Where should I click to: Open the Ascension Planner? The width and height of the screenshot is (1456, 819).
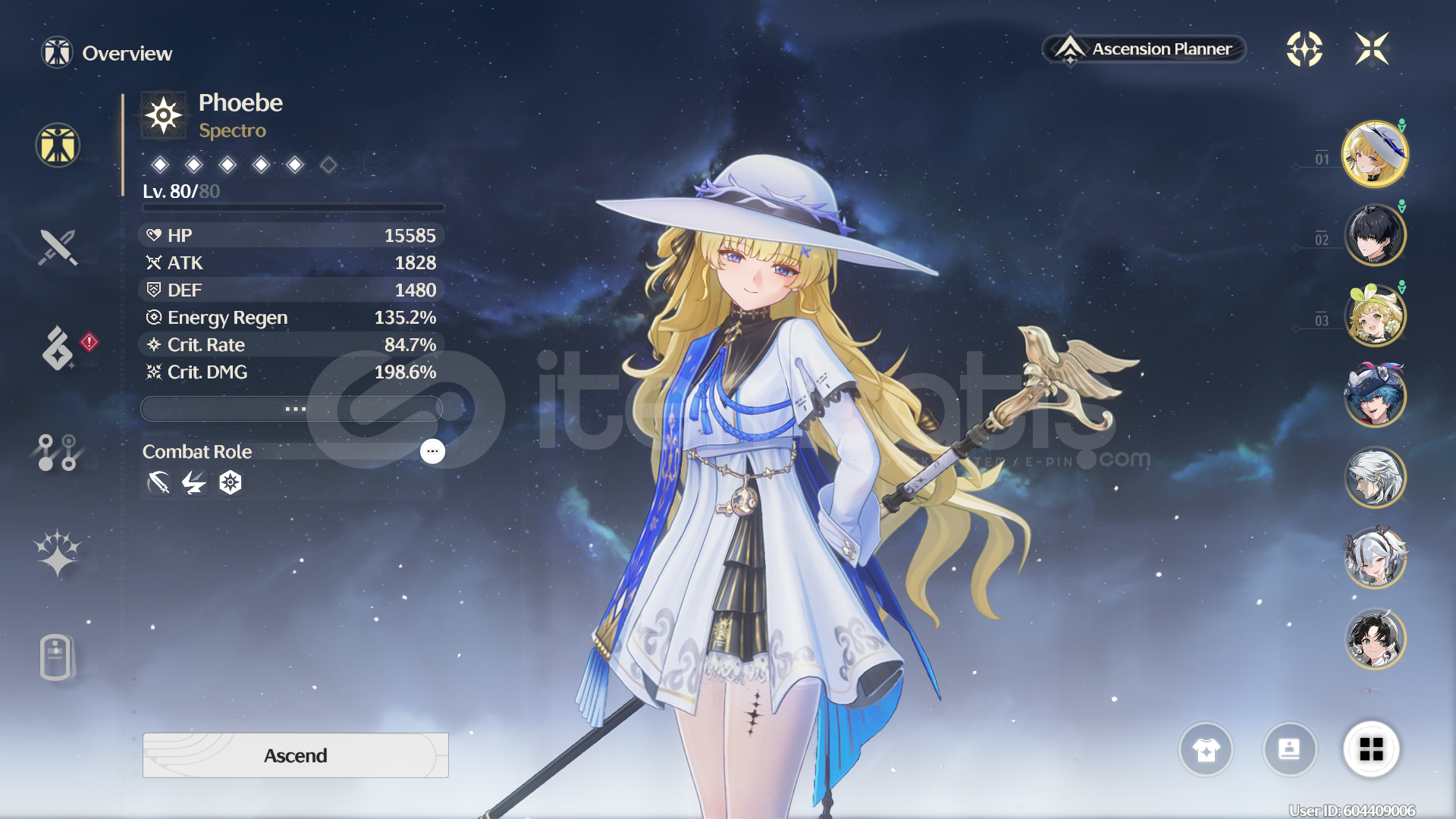1145,49
